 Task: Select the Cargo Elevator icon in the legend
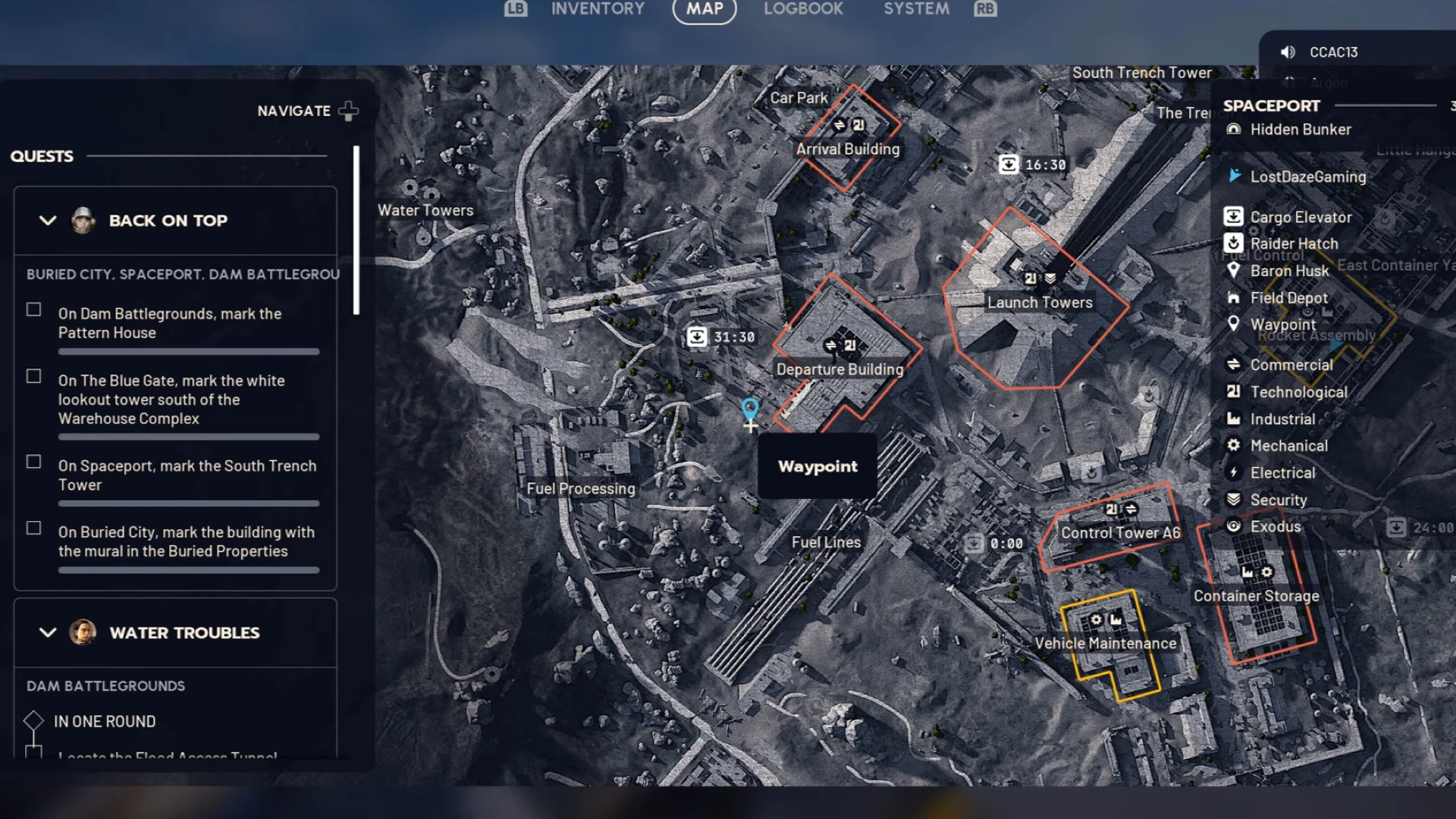(x=1235, y=216)
